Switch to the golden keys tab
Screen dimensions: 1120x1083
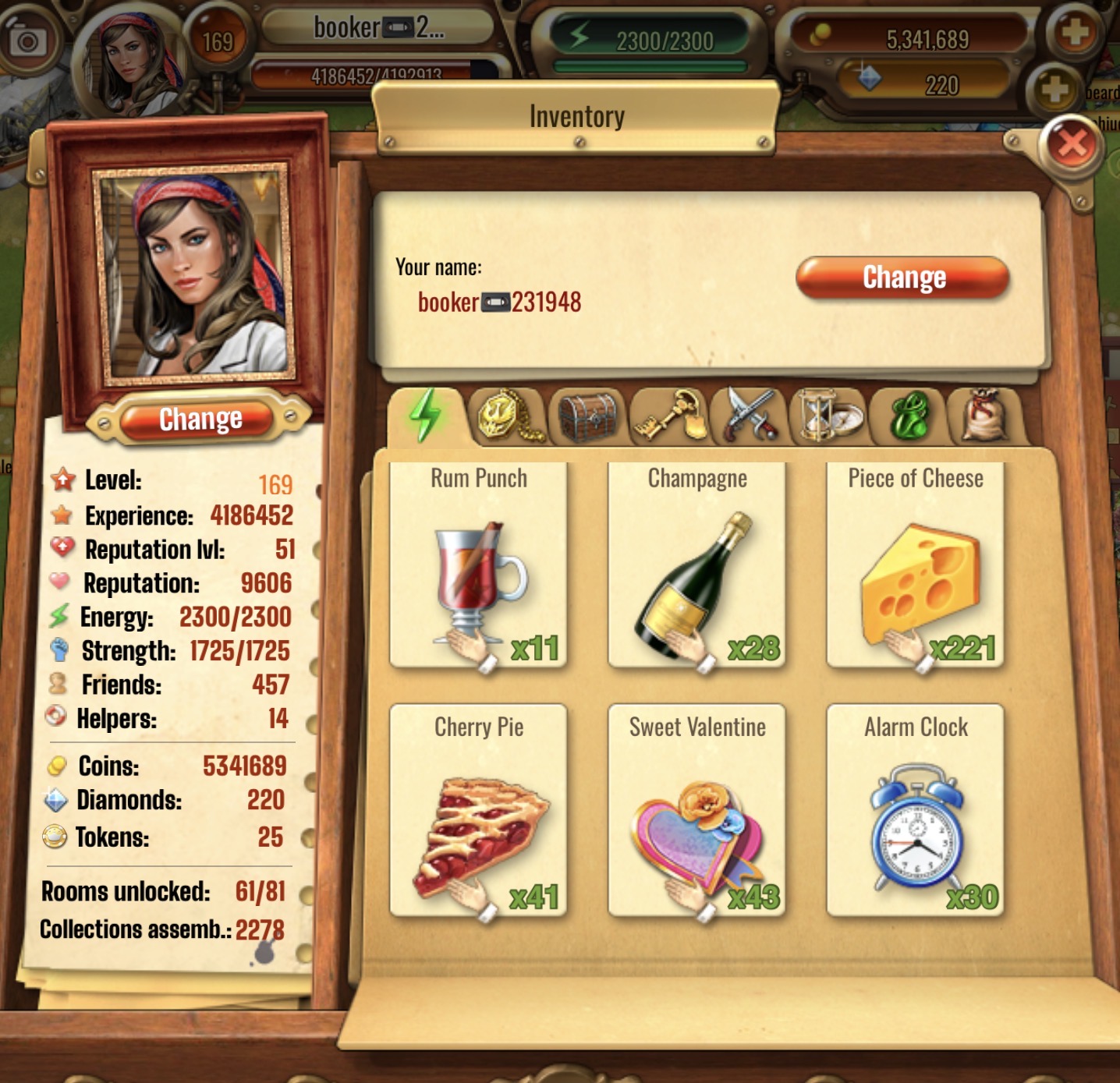point(669,416)
